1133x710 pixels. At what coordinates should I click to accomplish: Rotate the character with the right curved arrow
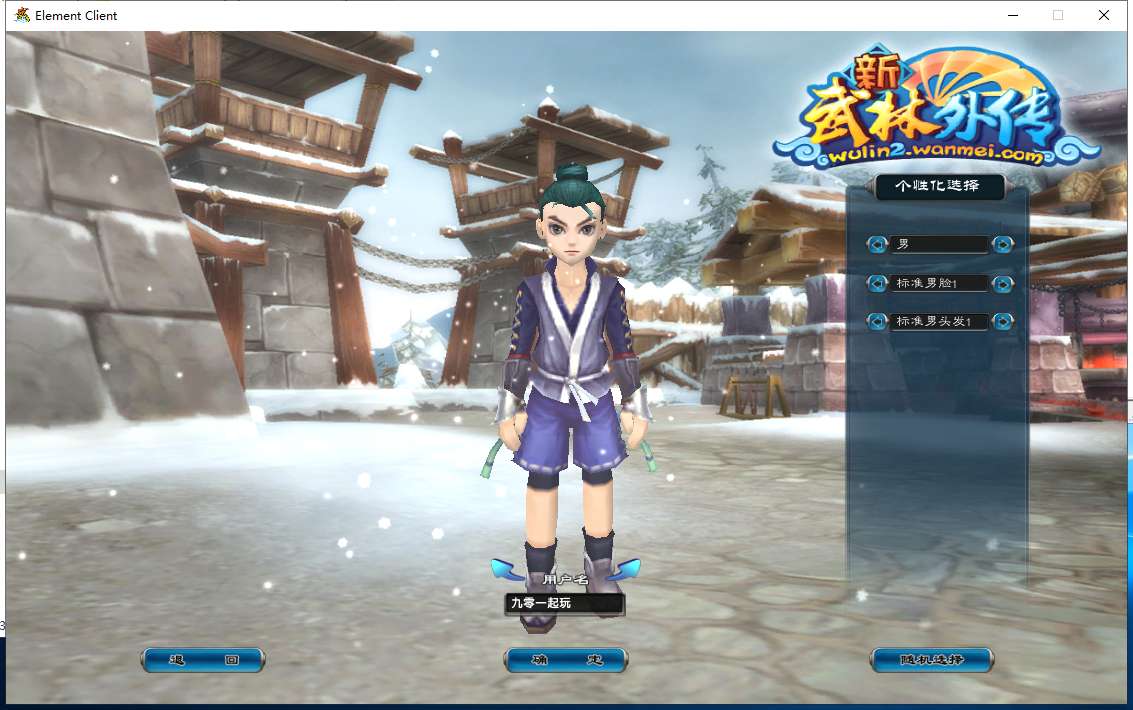(624, 570)
